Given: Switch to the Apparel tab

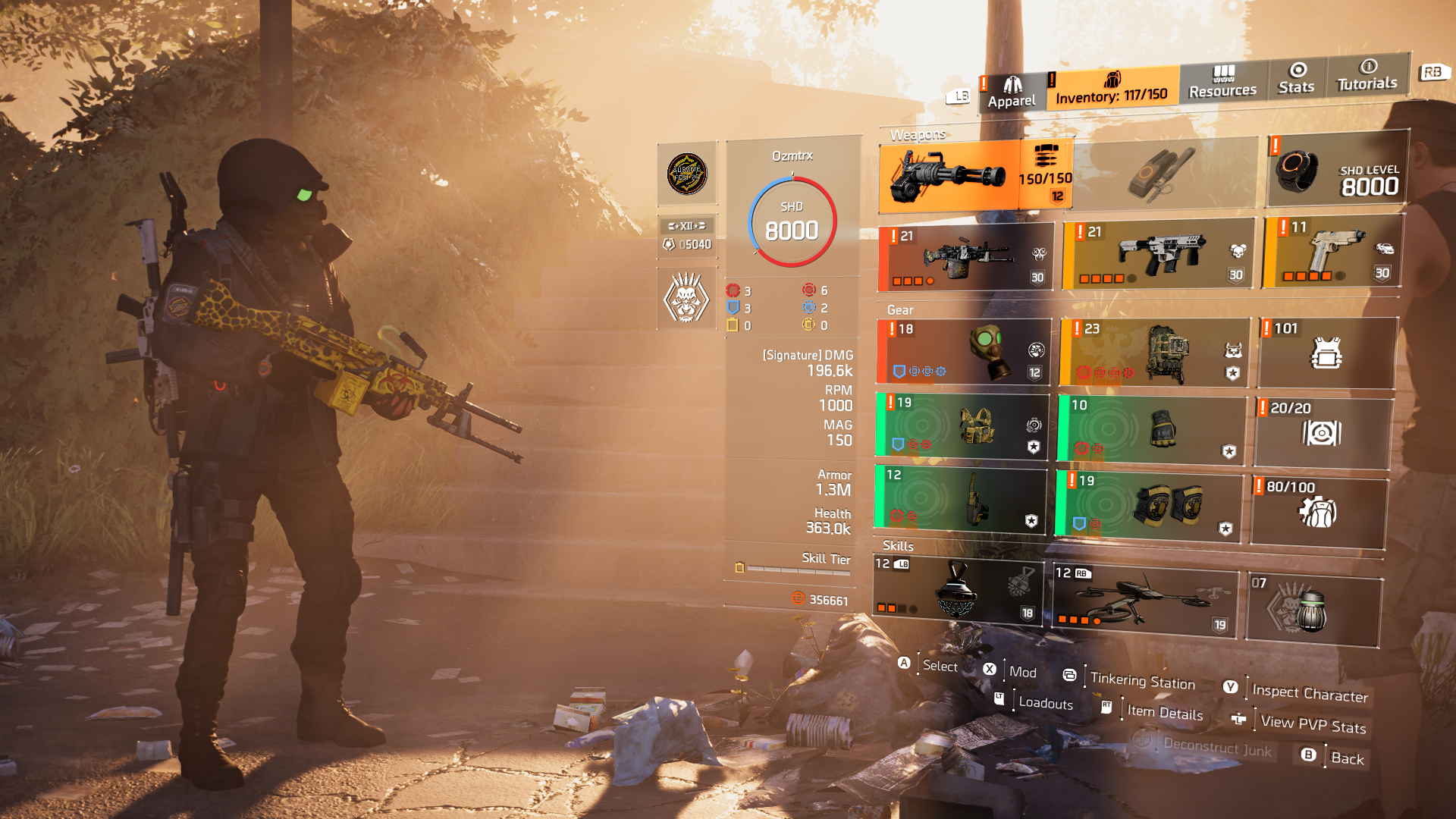Looking at the screenshot, I should point(1011,93).
